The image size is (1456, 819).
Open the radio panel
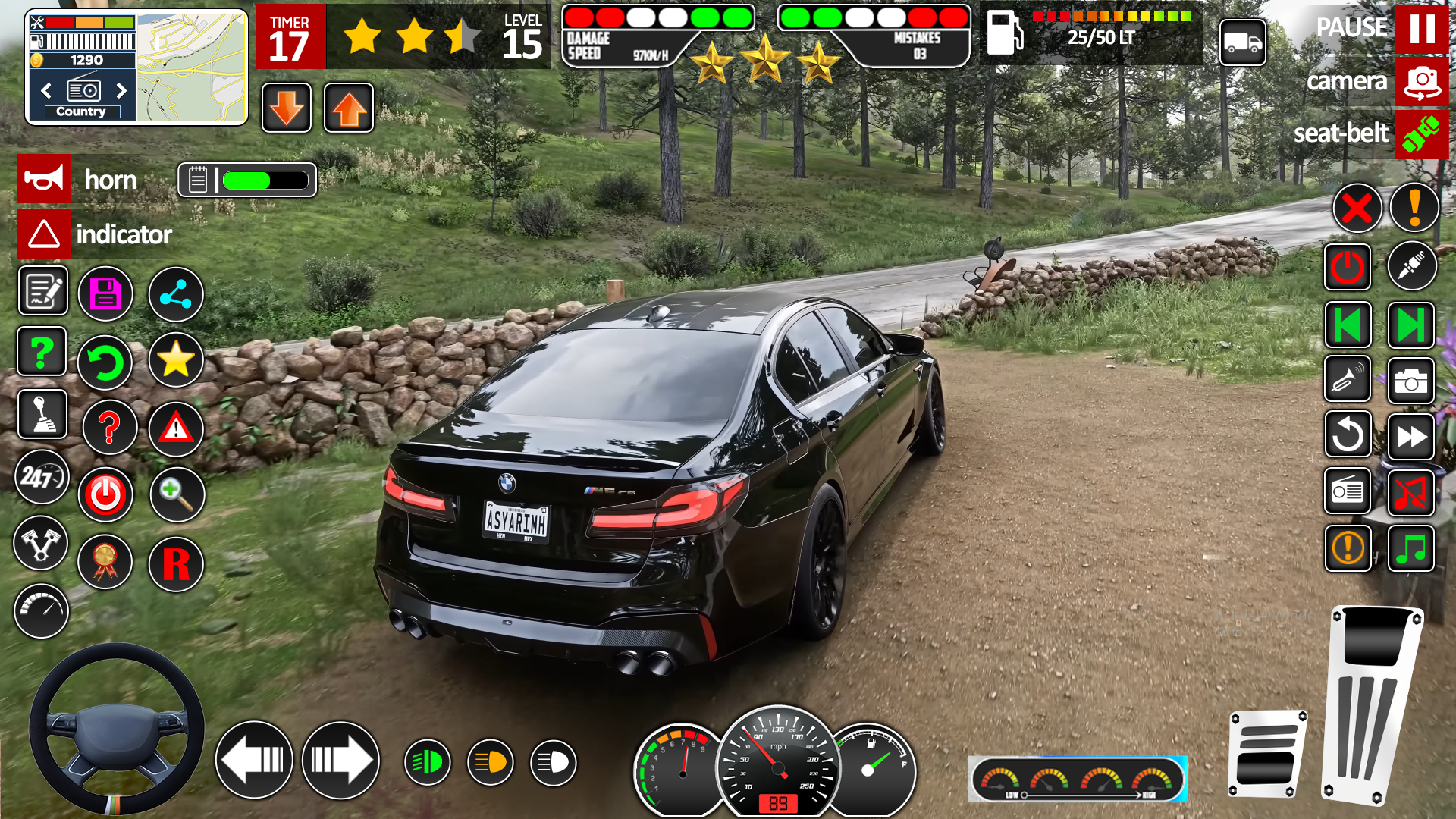pos(1348,492)
